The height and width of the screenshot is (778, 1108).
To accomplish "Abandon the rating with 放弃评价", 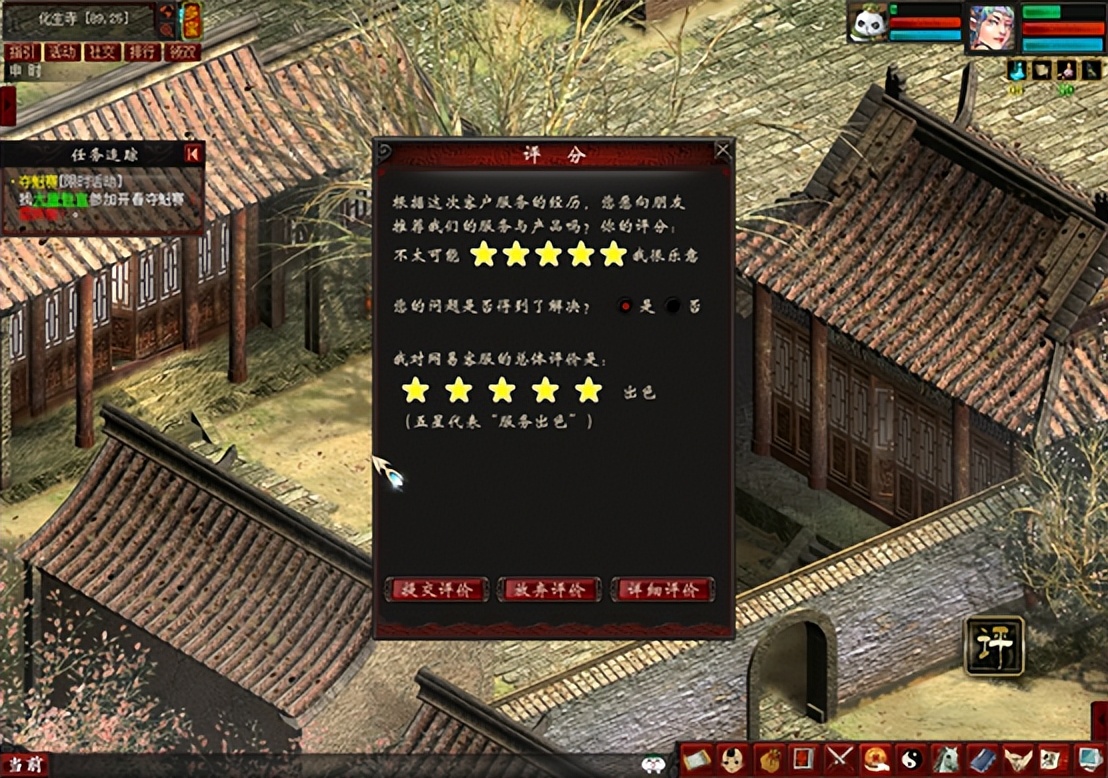I will [x=549, y=590].
